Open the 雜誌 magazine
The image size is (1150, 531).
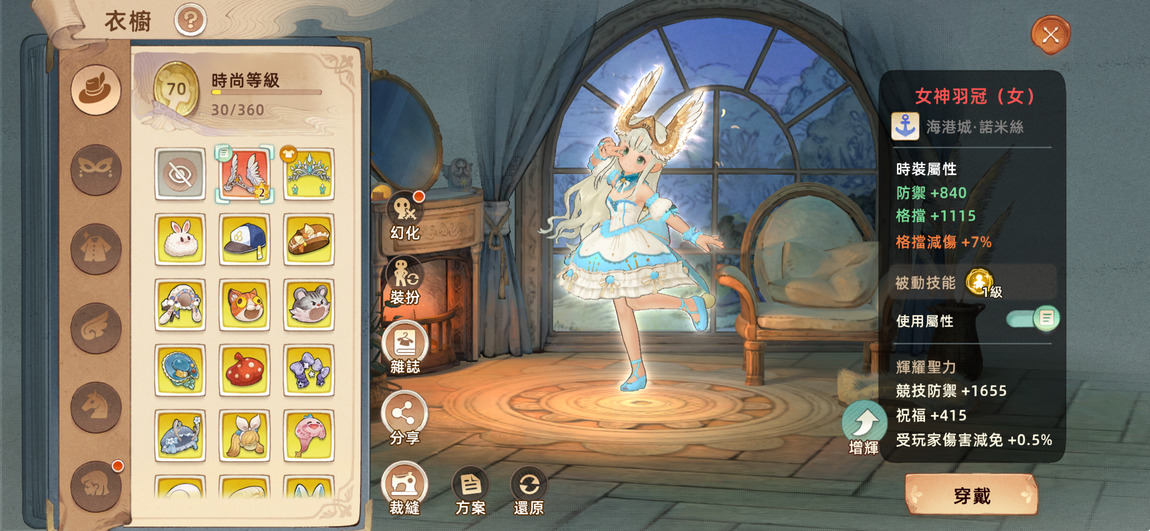tap(405, 343)
